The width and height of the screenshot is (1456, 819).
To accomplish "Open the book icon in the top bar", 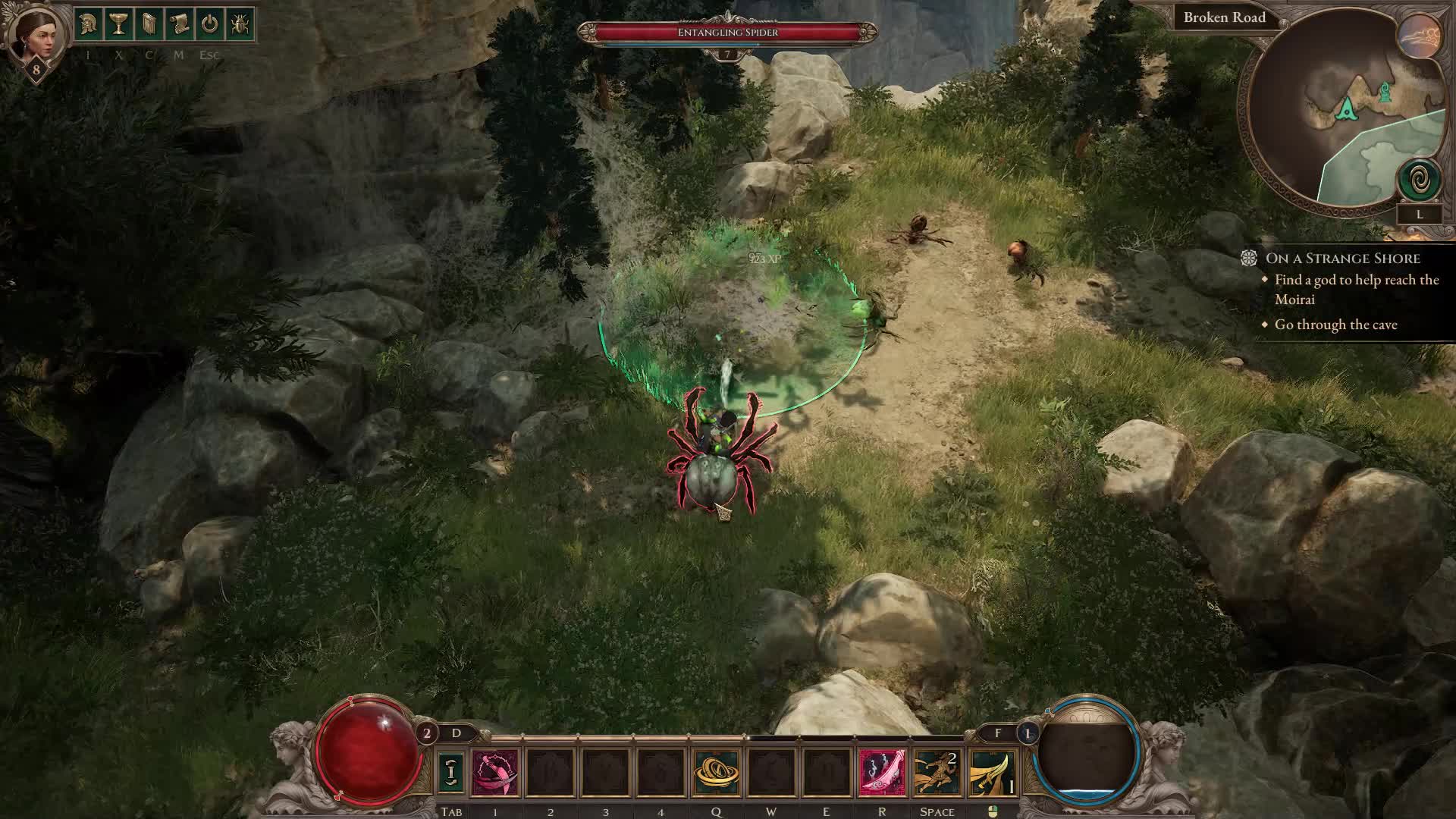I will point(149,24).
